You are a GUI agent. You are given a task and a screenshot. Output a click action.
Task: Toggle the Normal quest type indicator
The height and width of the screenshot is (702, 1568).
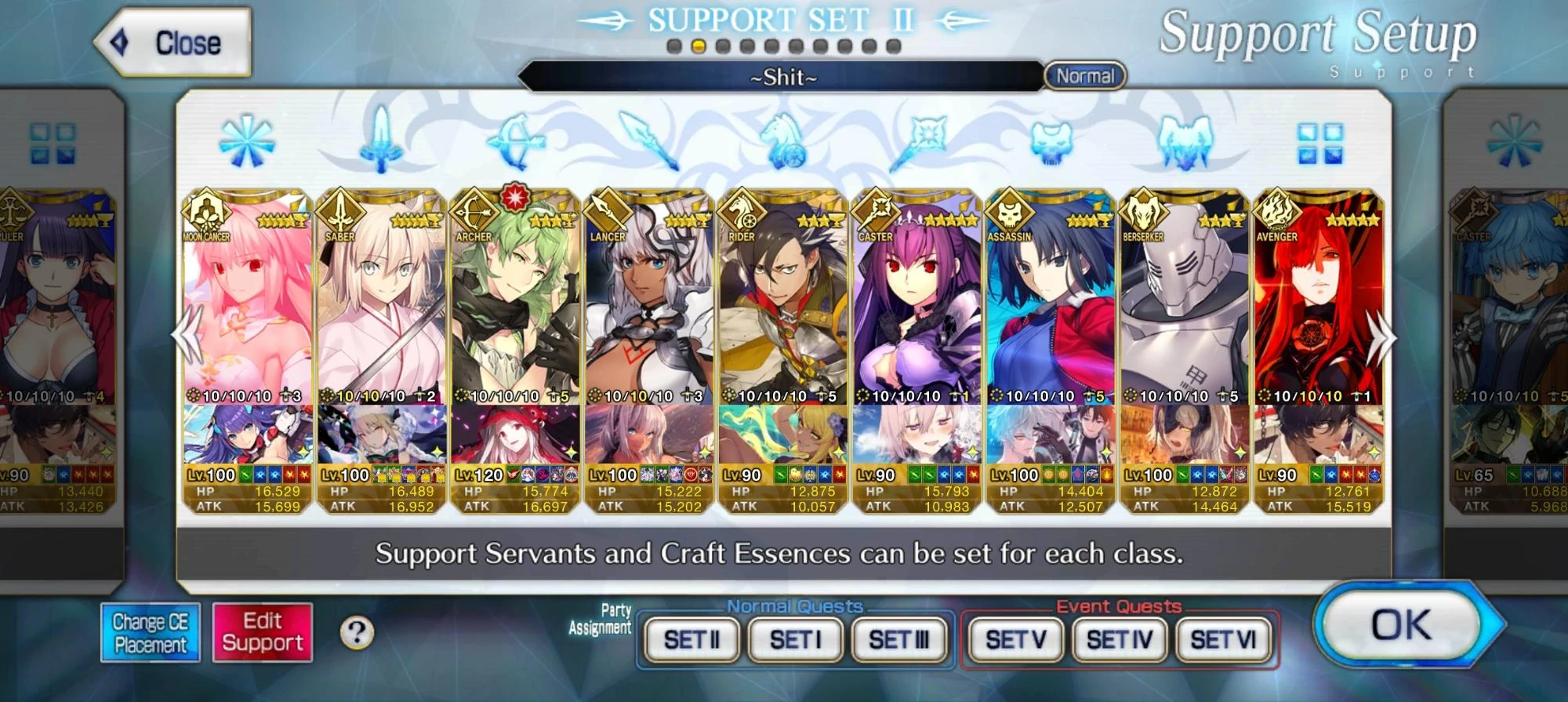click(1086, 76)
